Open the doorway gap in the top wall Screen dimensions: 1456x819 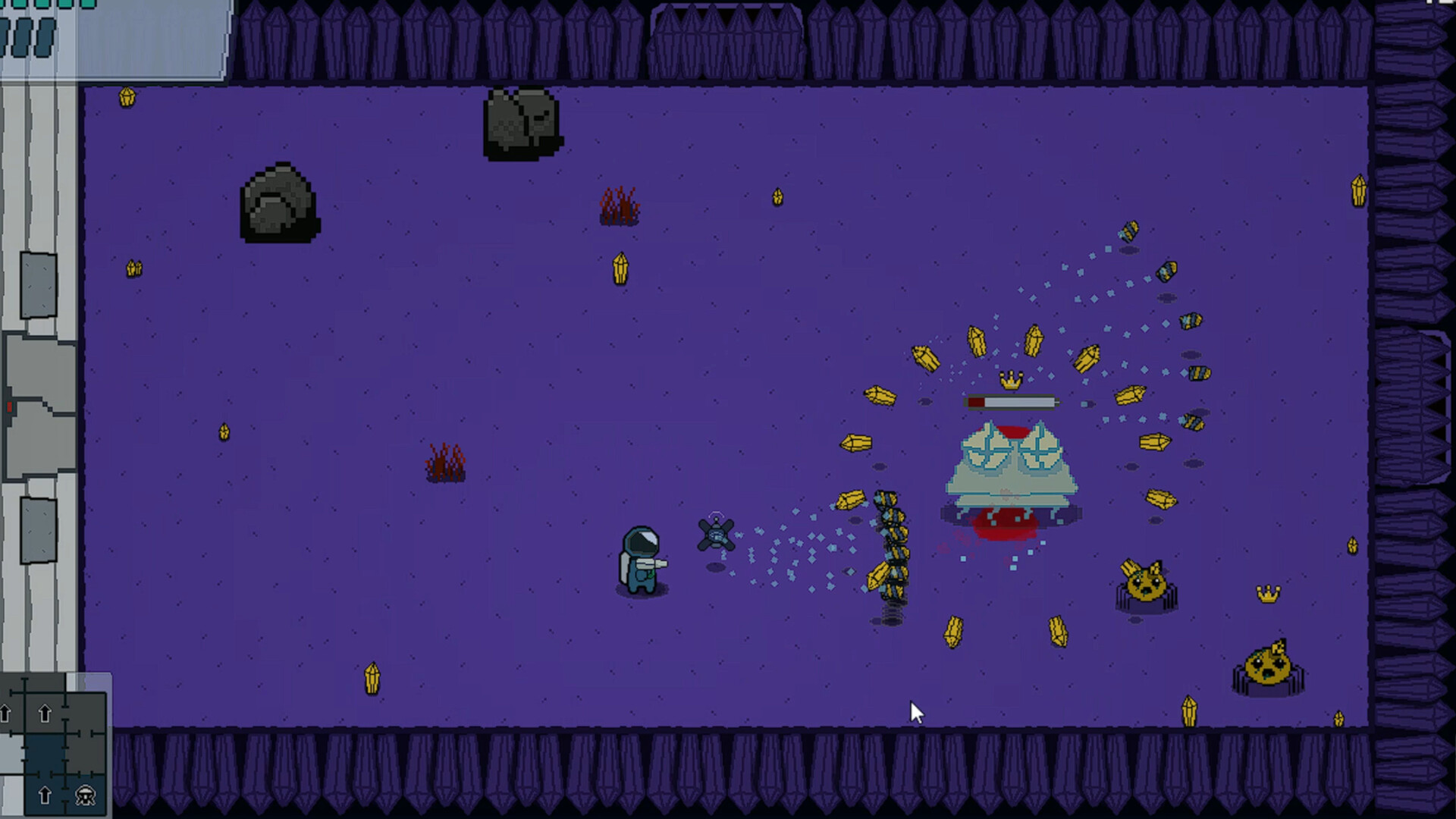point(726,38)
